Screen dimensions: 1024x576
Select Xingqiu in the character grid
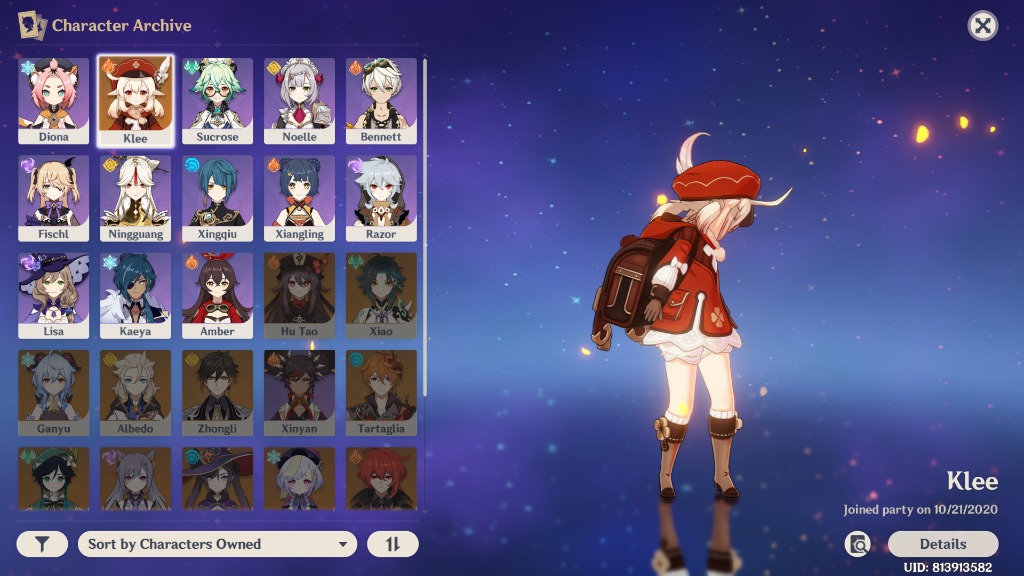click(217, 197)
